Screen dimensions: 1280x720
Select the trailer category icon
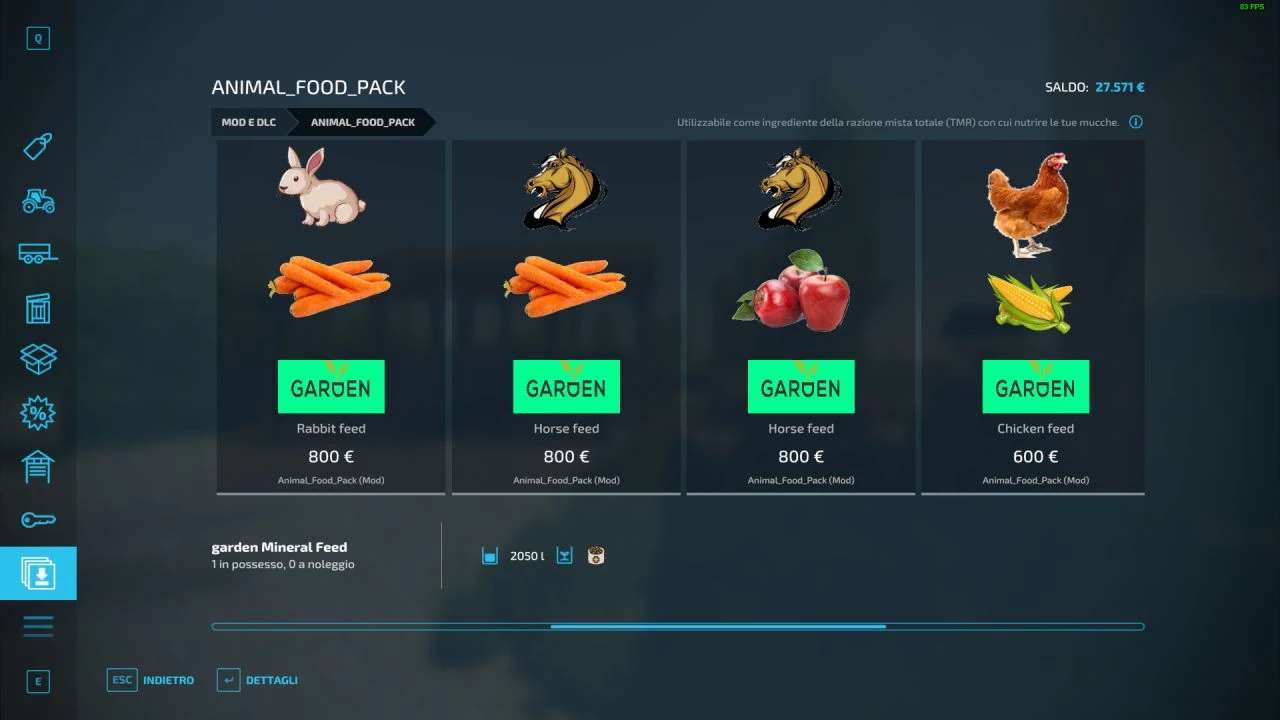38,254
